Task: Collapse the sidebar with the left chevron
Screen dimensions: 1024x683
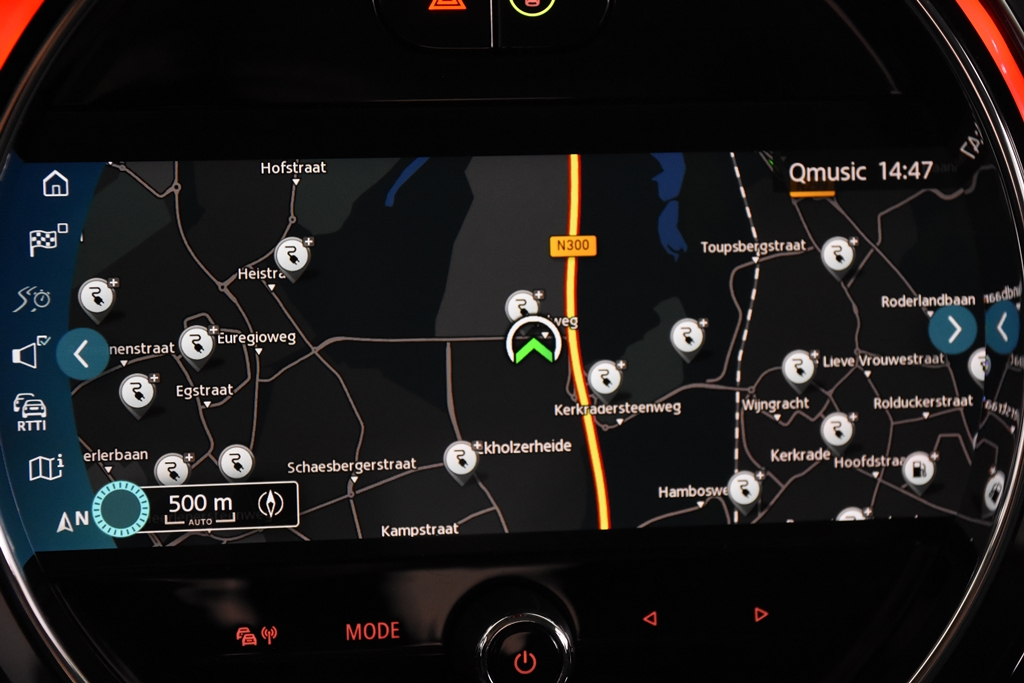Action: [x=82, y=353]
